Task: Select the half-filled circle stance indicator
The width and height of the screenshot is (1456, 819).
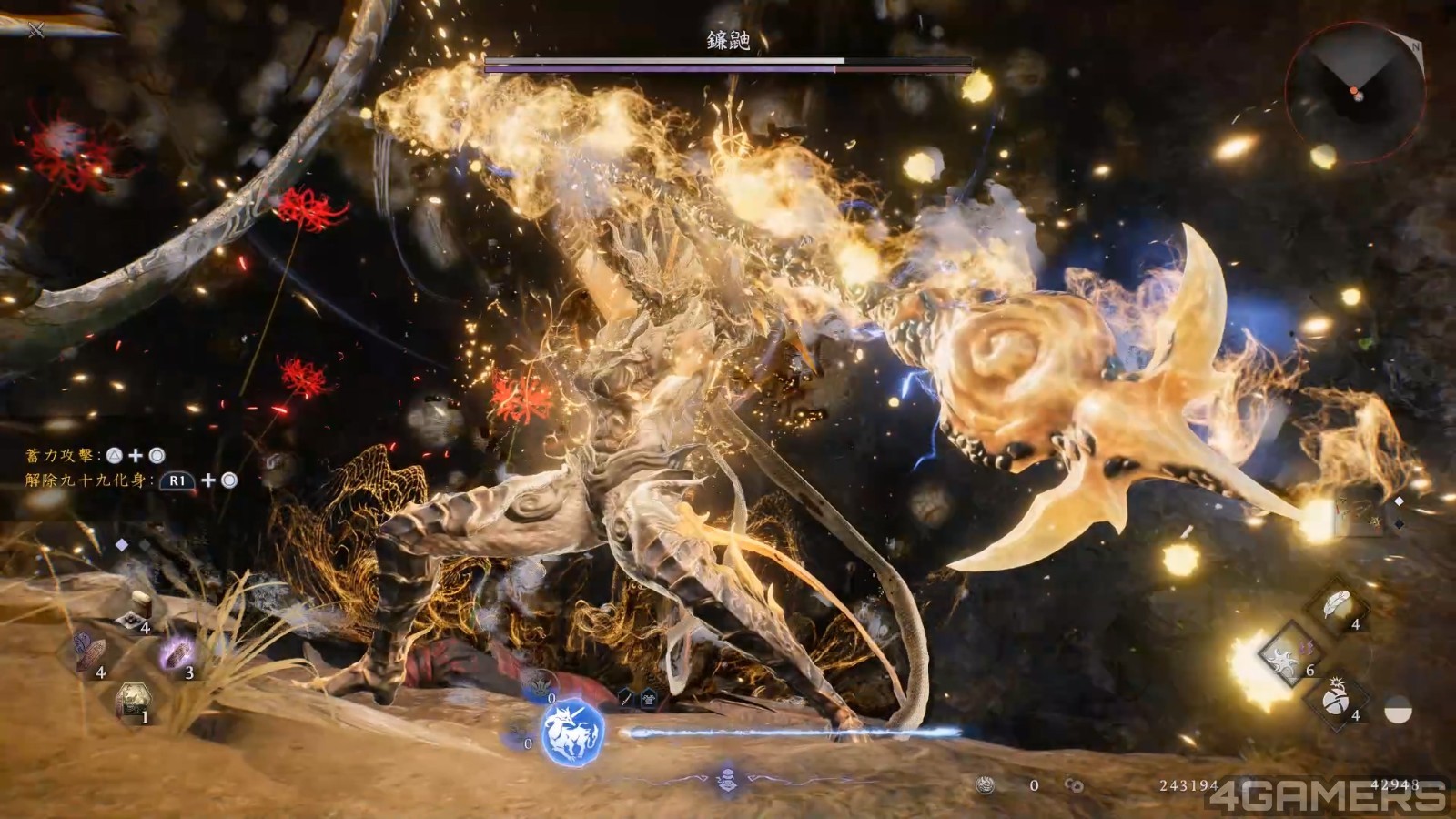Action: 1397,710
